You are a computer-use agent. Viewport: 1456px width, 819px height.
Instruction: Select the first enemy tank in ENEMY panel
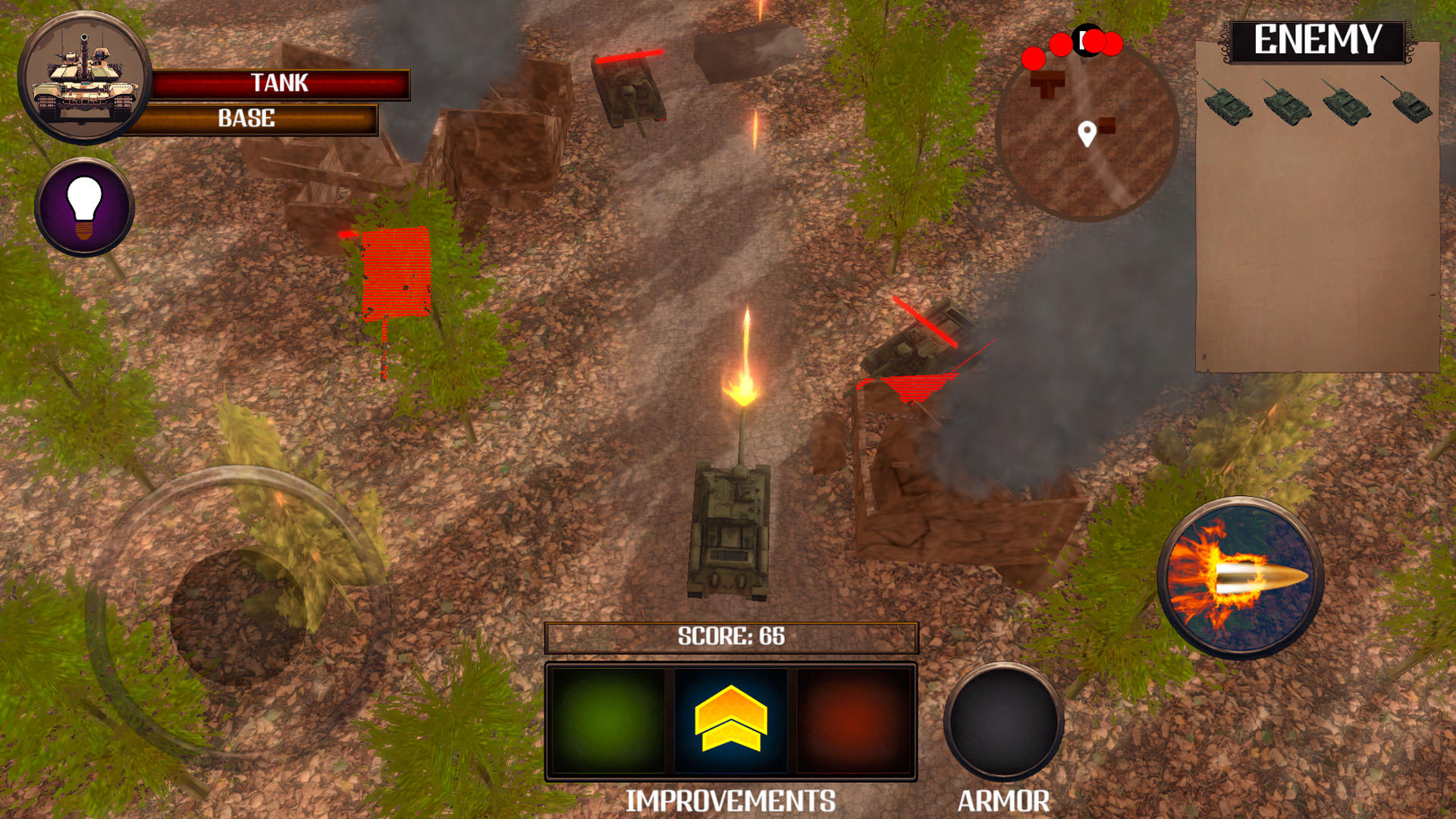1228,106
